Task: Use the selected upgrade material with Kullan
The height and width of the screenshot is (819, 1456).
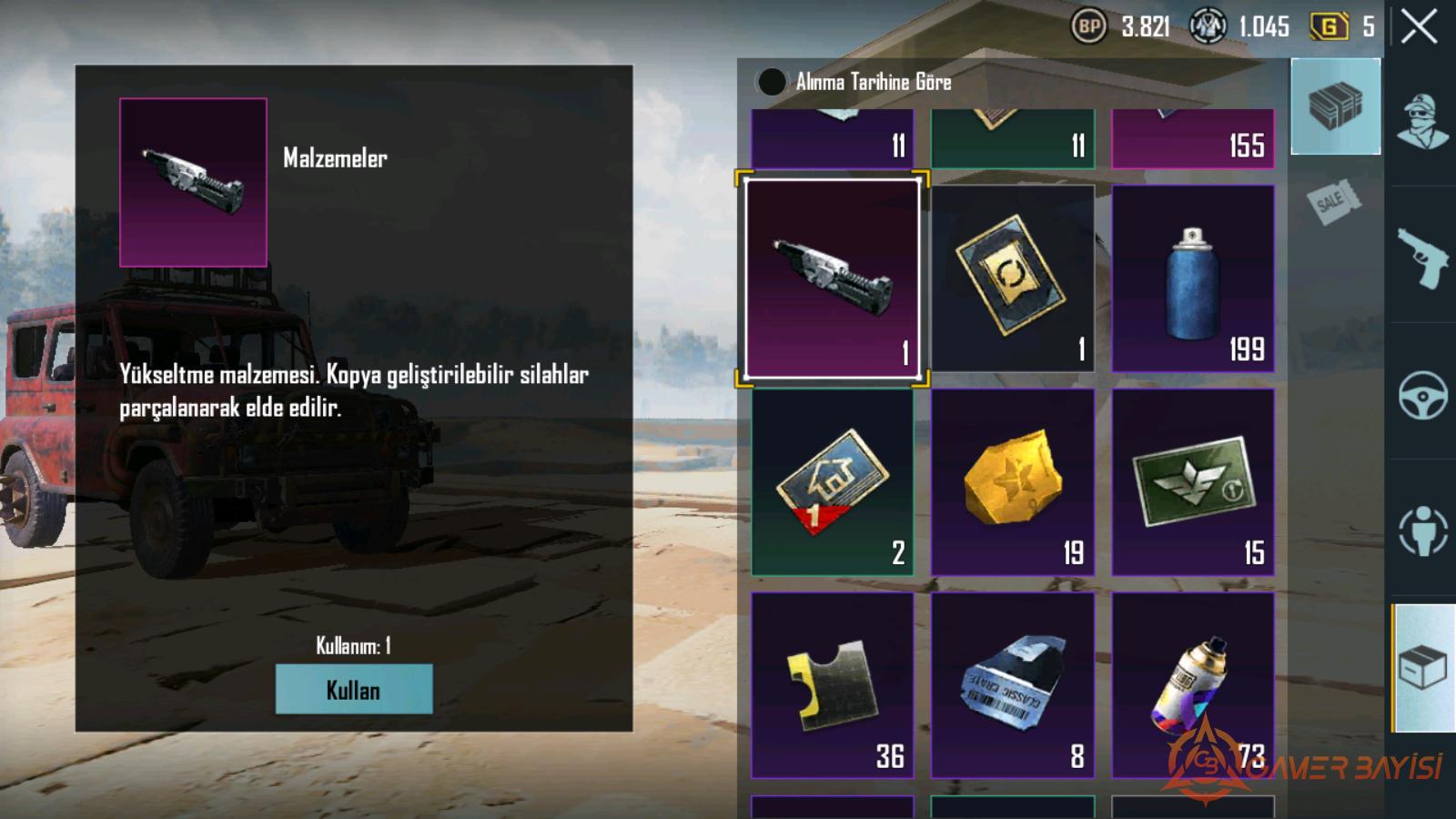Action: coord(354,689)
